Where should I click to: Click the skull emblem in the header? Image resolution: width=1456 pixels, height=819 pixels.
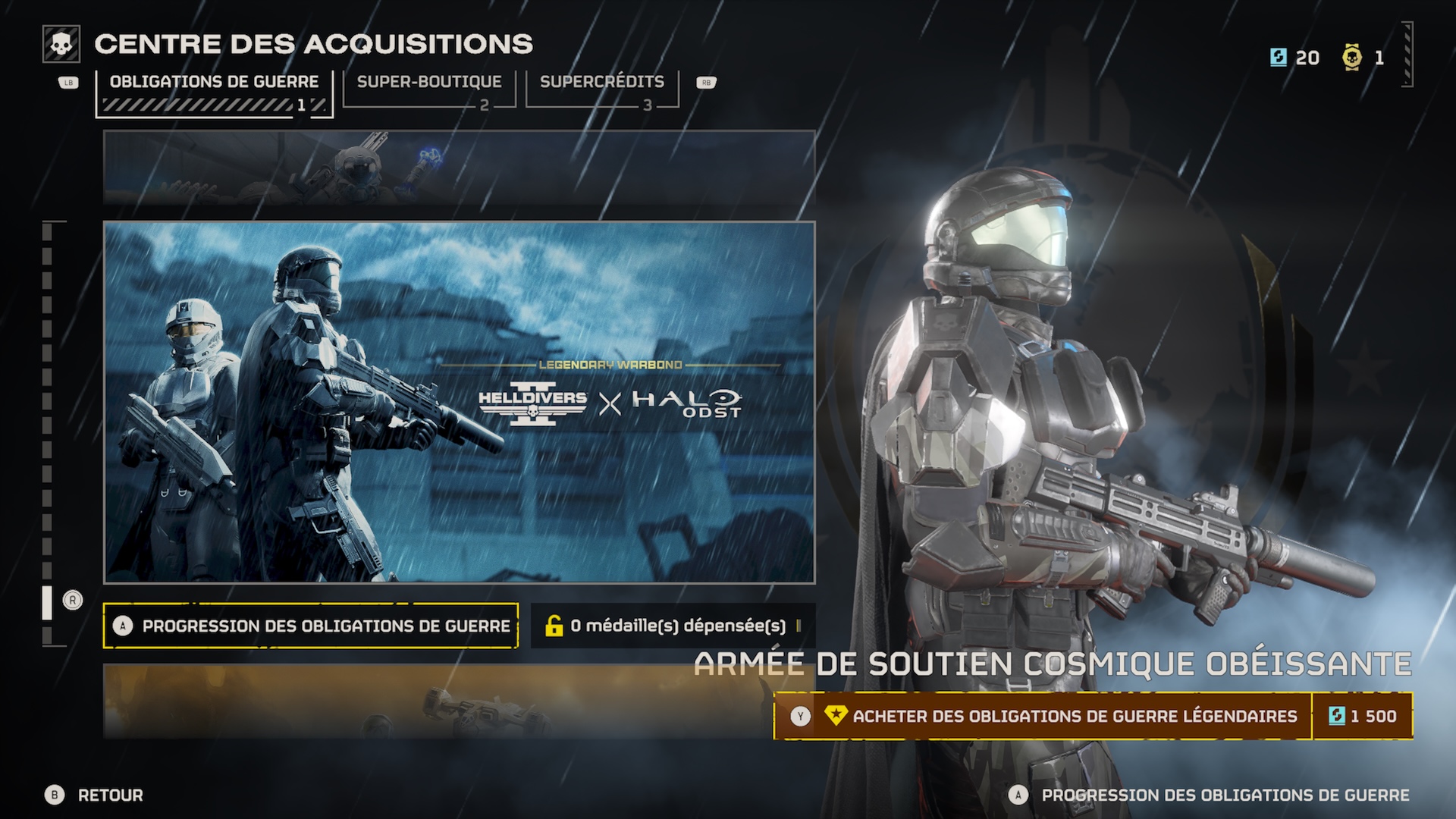[62, 43]
